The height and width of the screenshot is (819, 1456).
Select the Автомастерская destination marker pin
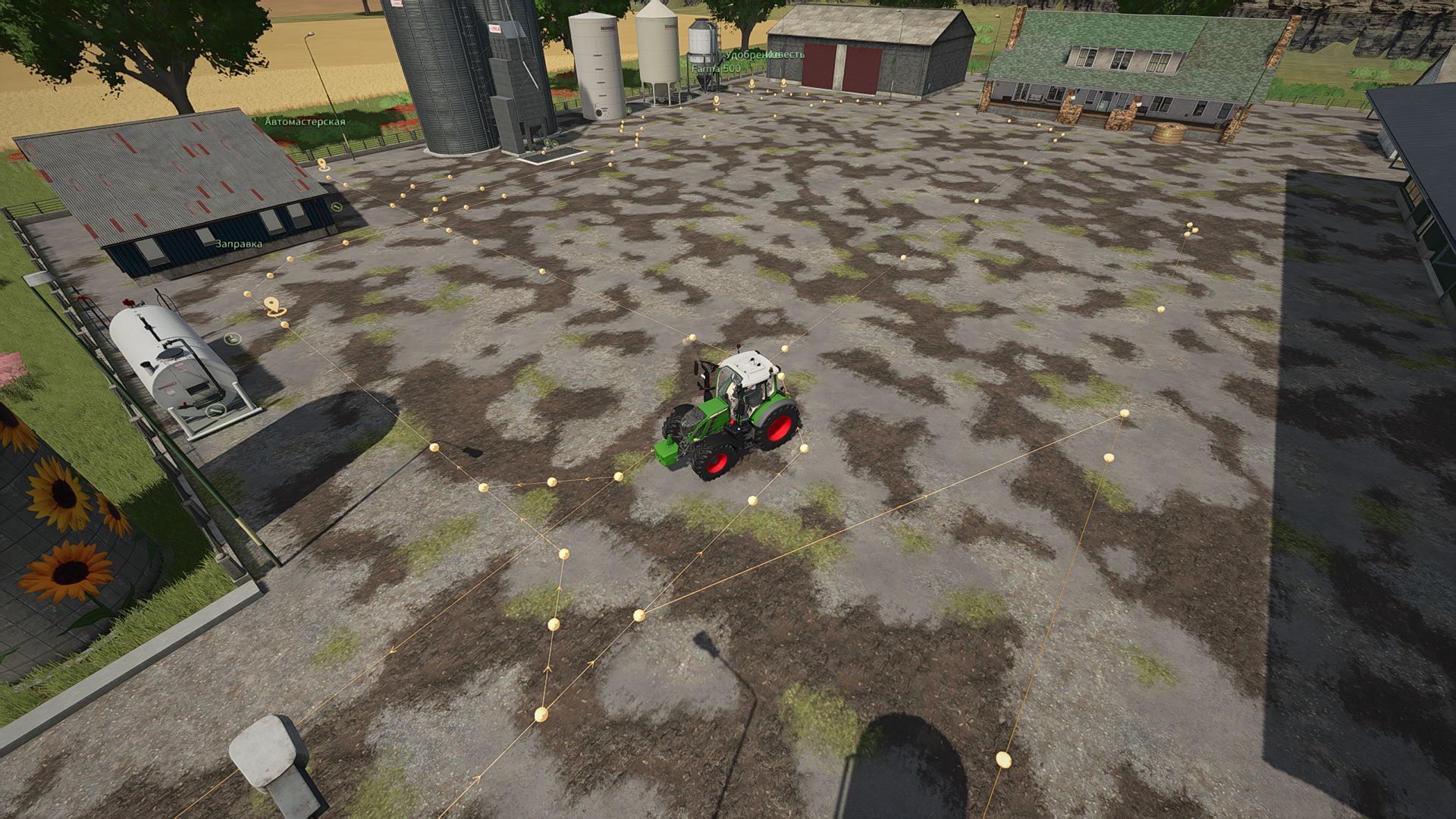click(322, 163)
